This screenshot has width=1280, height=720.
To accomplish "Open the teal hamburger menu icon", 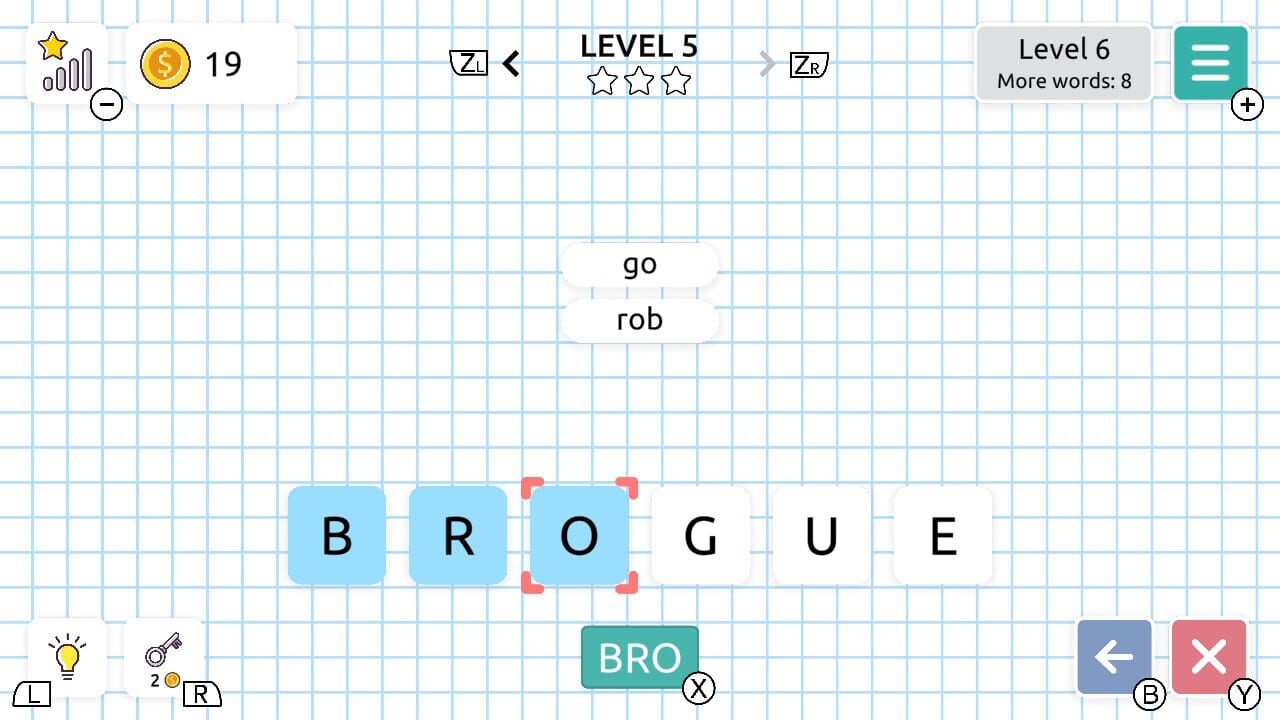I will pos(1210,62).
